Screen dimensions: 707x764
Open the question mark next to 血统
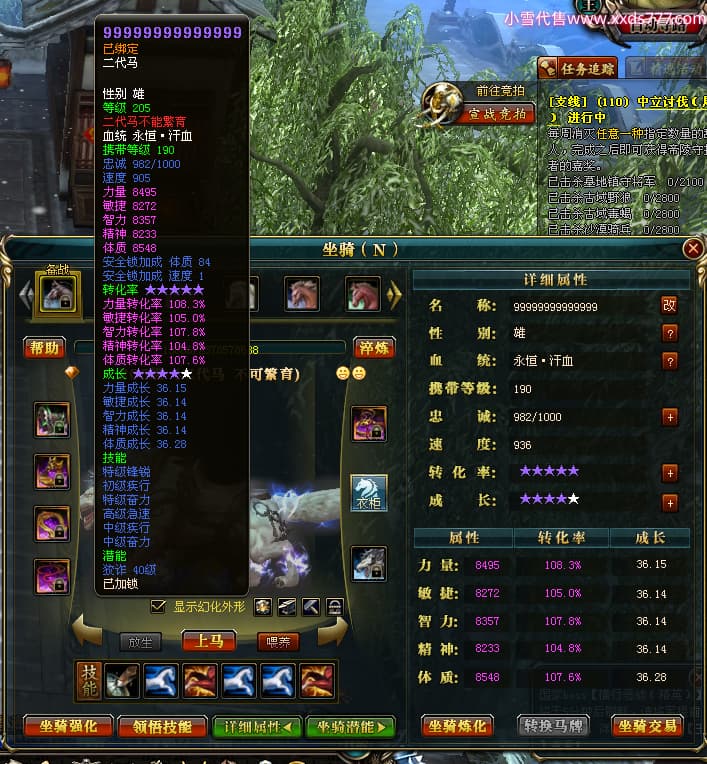pyautogui.click(x=669, y=361)
